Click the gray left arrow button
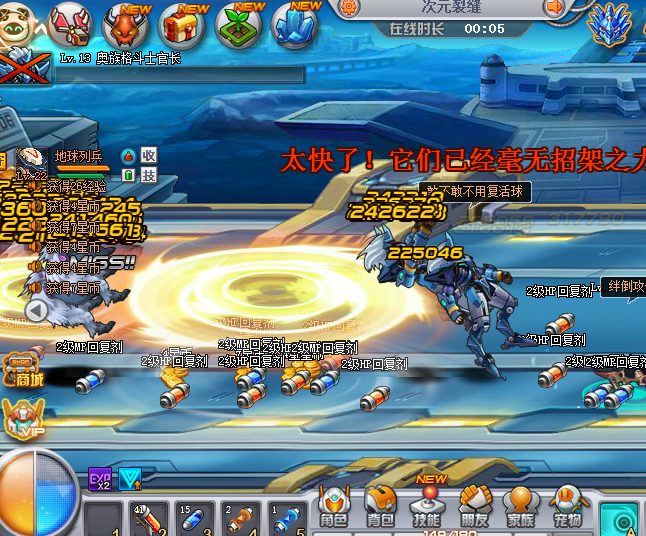The image size is (646, 536). click(35, 311)
